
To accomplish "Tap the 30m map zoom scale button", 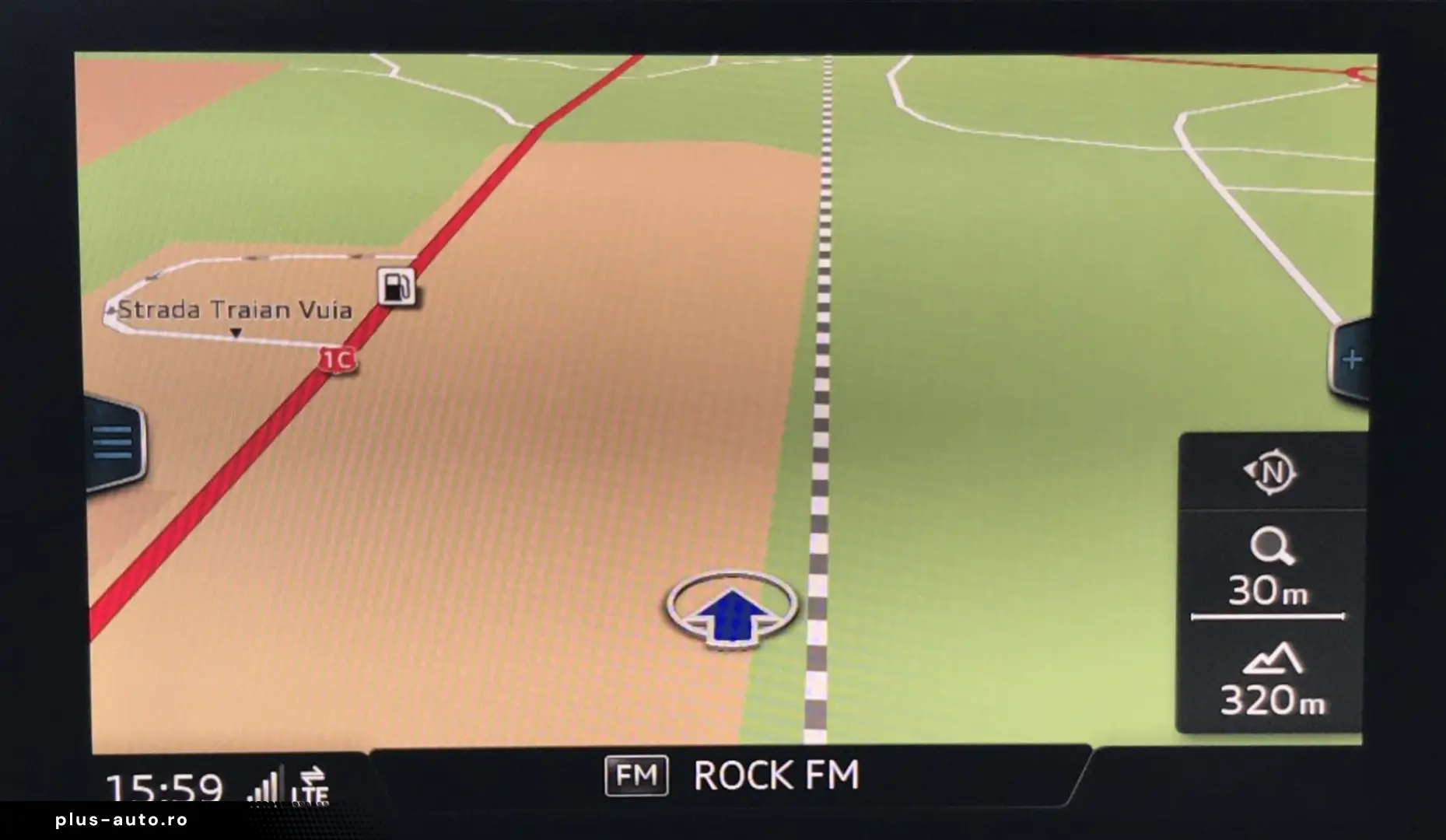I will coord(1269,569).
